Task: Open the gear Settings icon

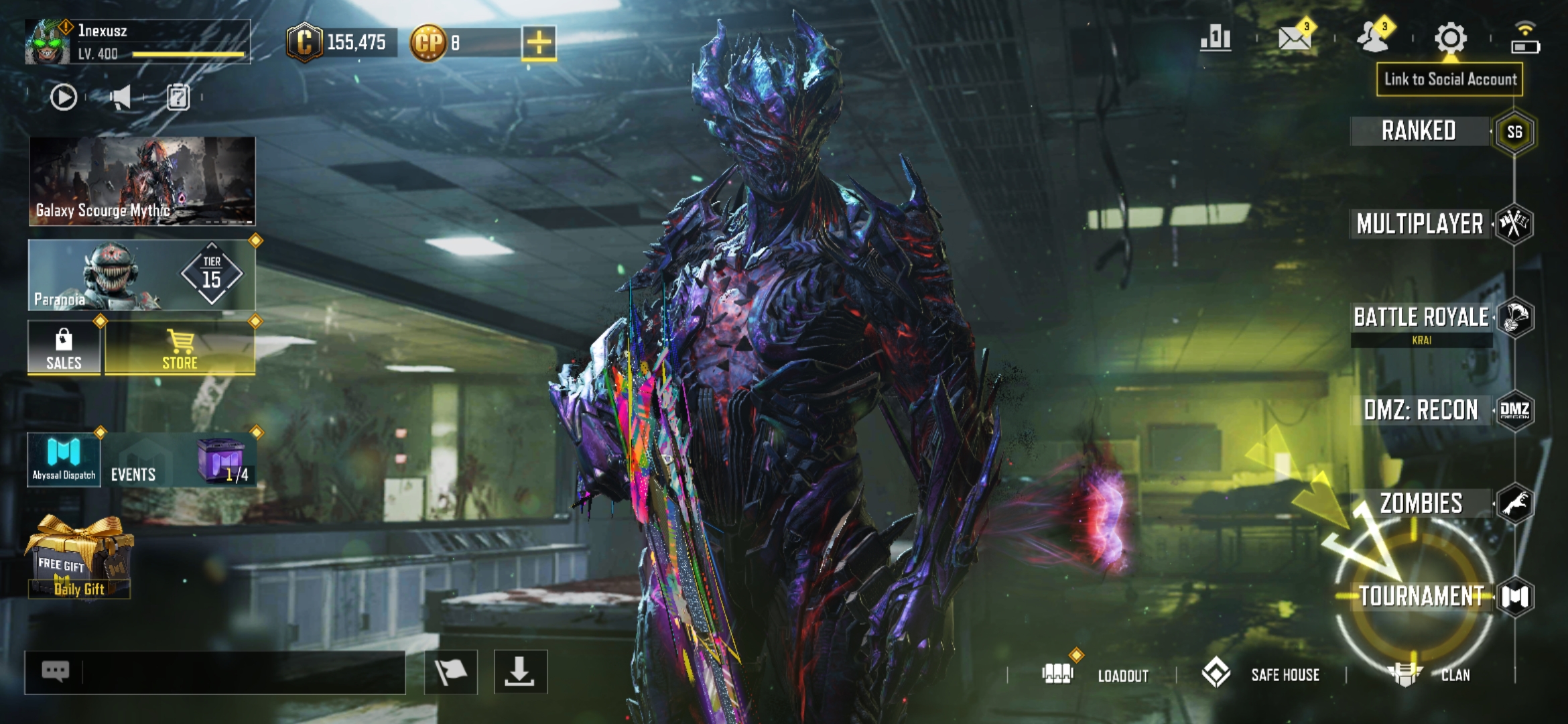Action: [x=1450, y=38]
